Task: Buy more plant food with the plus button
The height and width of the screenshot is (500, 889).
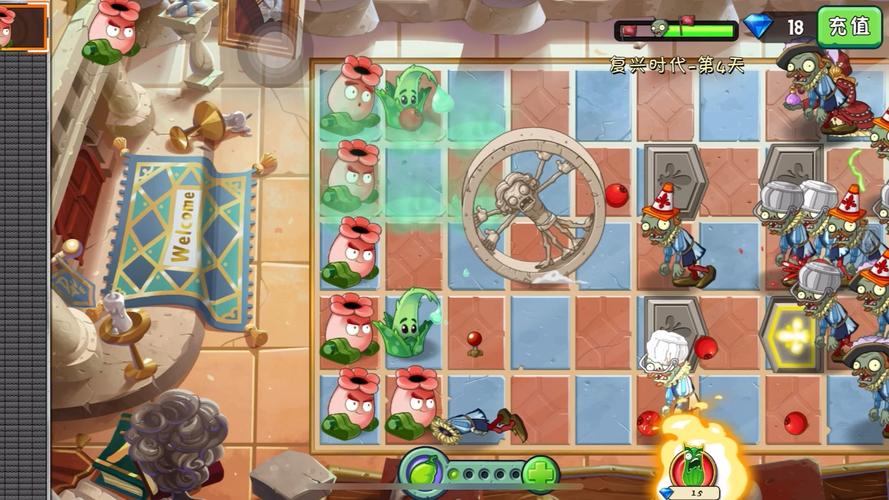Action: [540, 472]
